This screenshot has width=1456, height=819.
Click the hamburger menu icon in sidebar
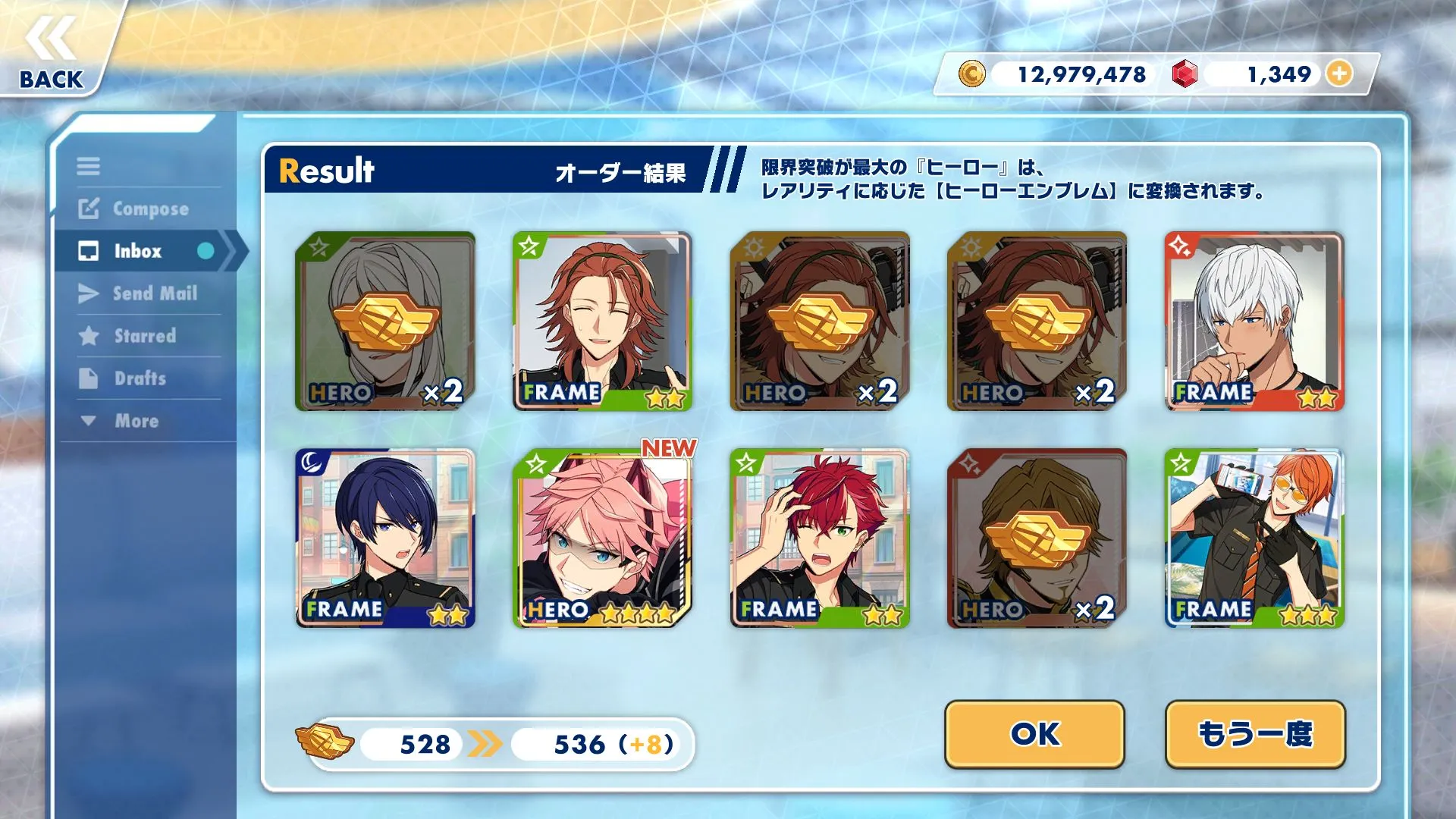88,166
